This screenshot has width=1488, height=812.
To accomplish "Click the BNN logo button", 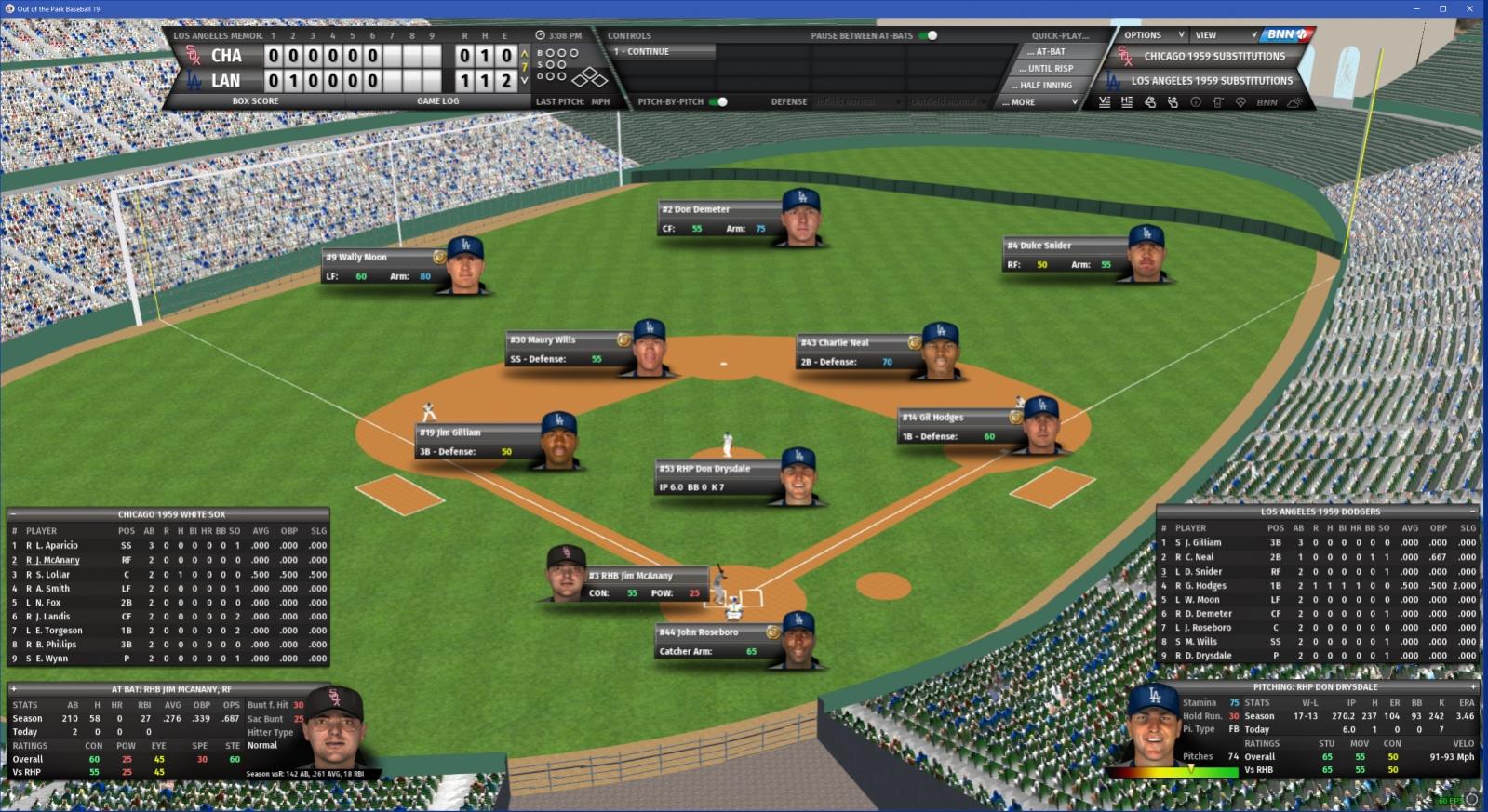I will tap(1287, 34).
